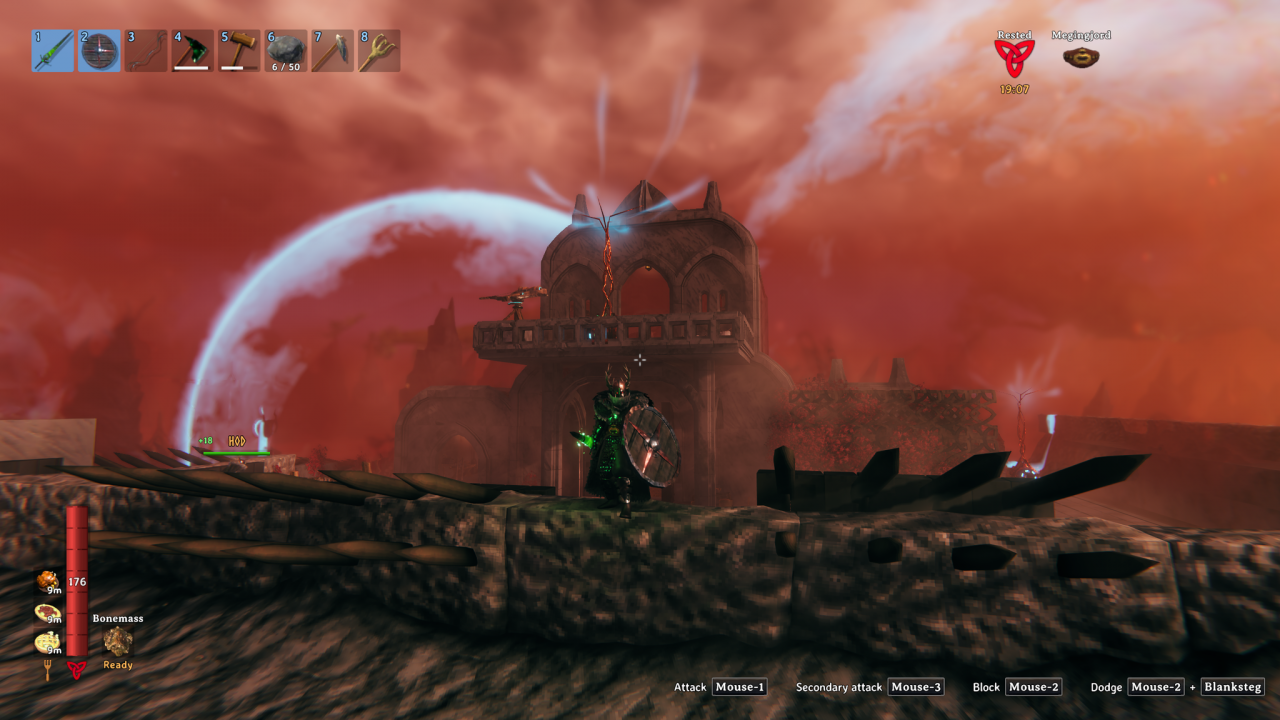
Task: Click the red valknut symbol under the health bar
Action: tap(77, 670)
